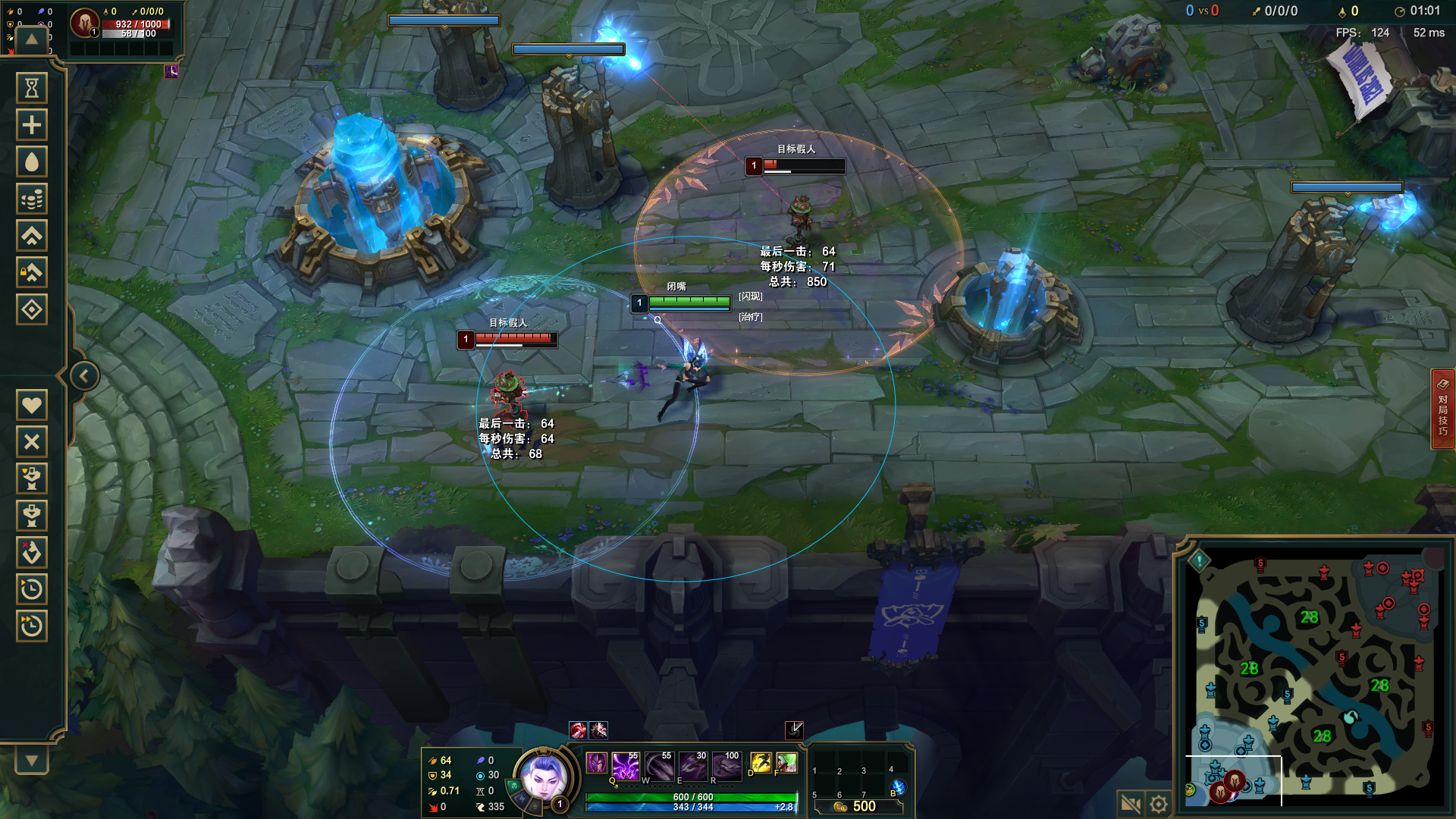Click the X icon practice tool button
The image size is (1456, 819).
point(32,441)
